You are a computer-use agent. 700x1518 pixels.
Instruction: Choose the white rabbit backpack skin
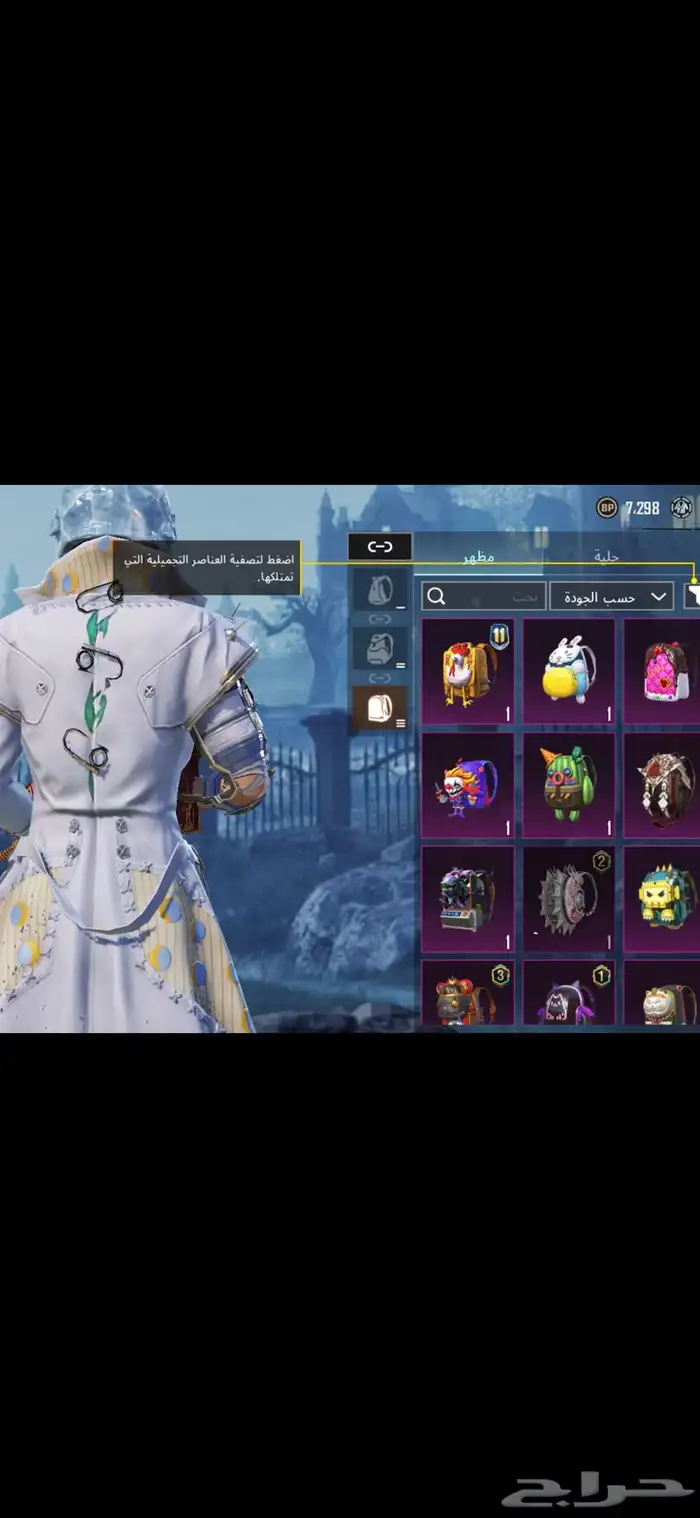[569, 671]
